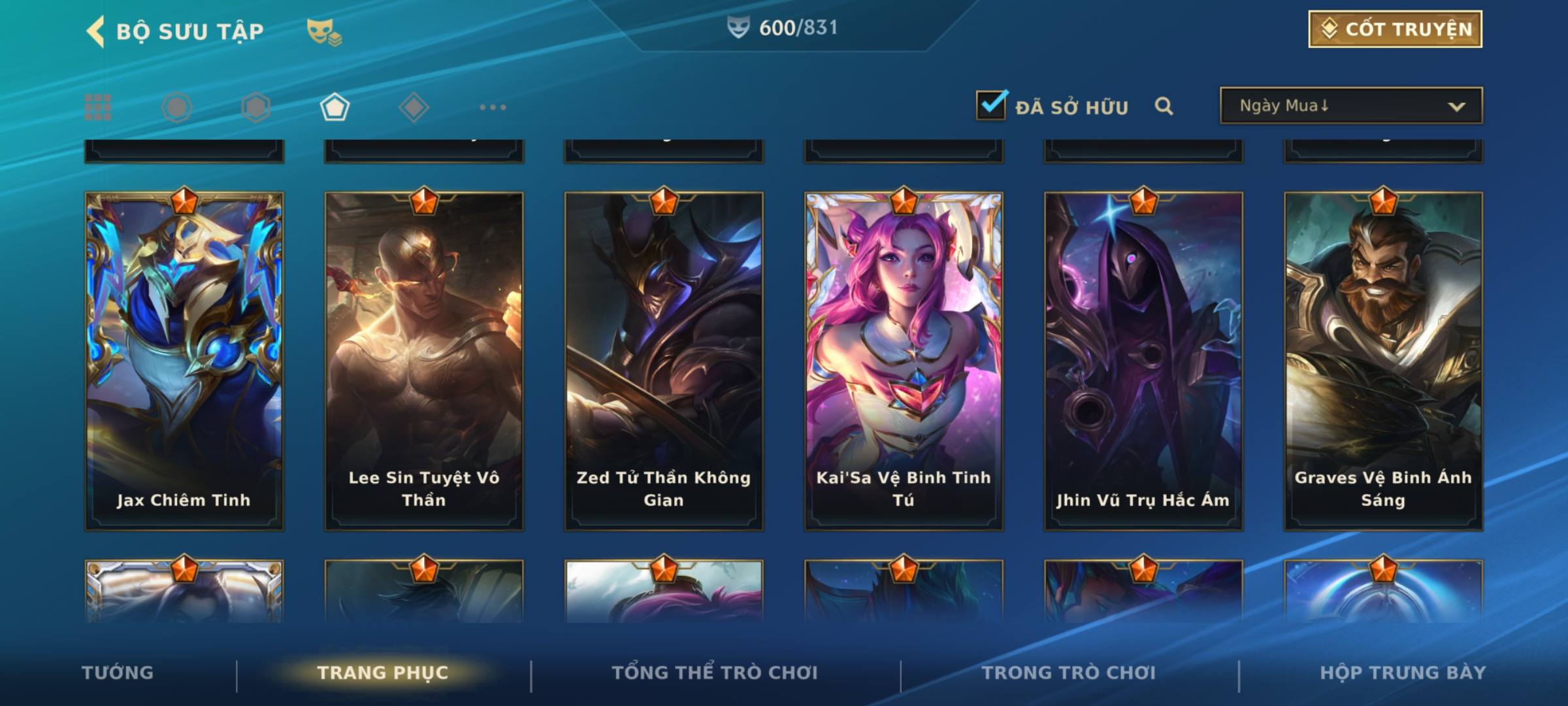The height and width of the screenshot is (706, 1568).
Task: Open the Ngày Mua sort dropdown
Action: [1350, 106]
